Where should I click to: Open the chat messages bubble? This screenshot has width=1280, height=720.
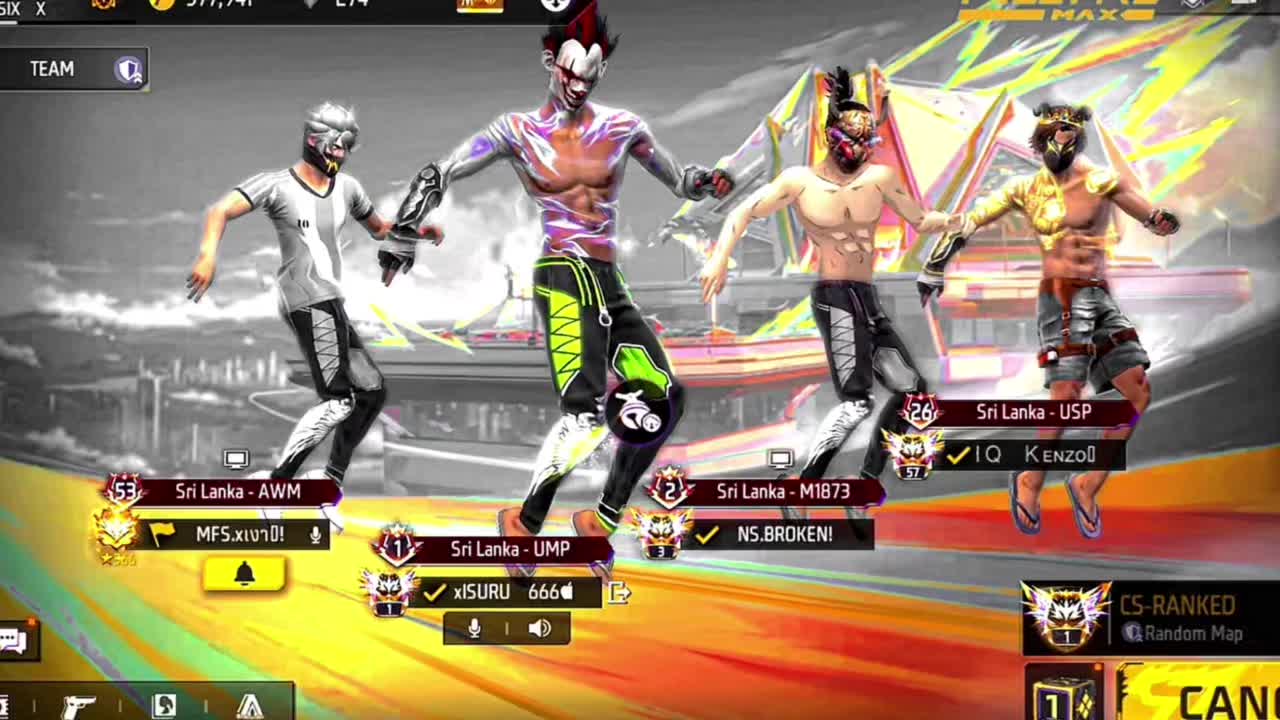pos(14,641)
